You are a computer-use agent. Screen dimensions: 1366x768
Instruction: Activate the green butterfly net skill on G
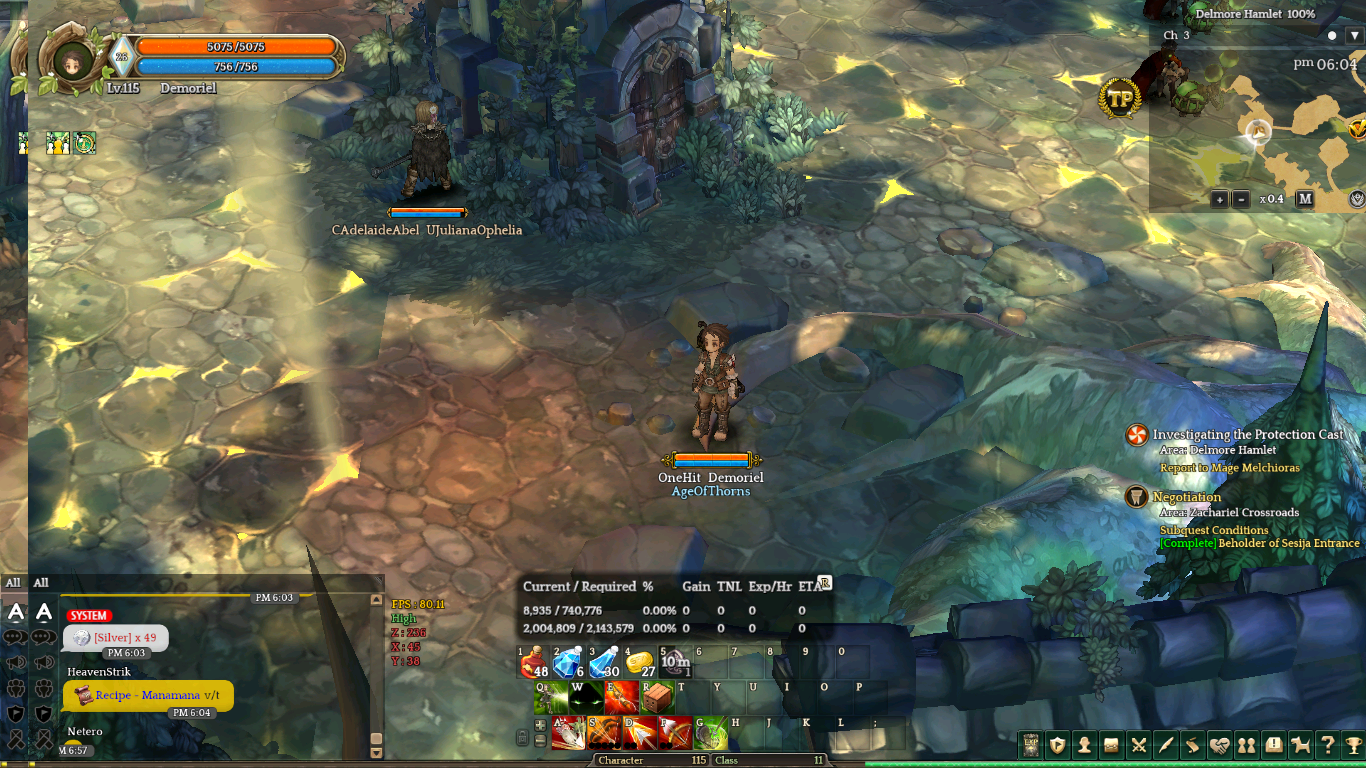[711, 733]
